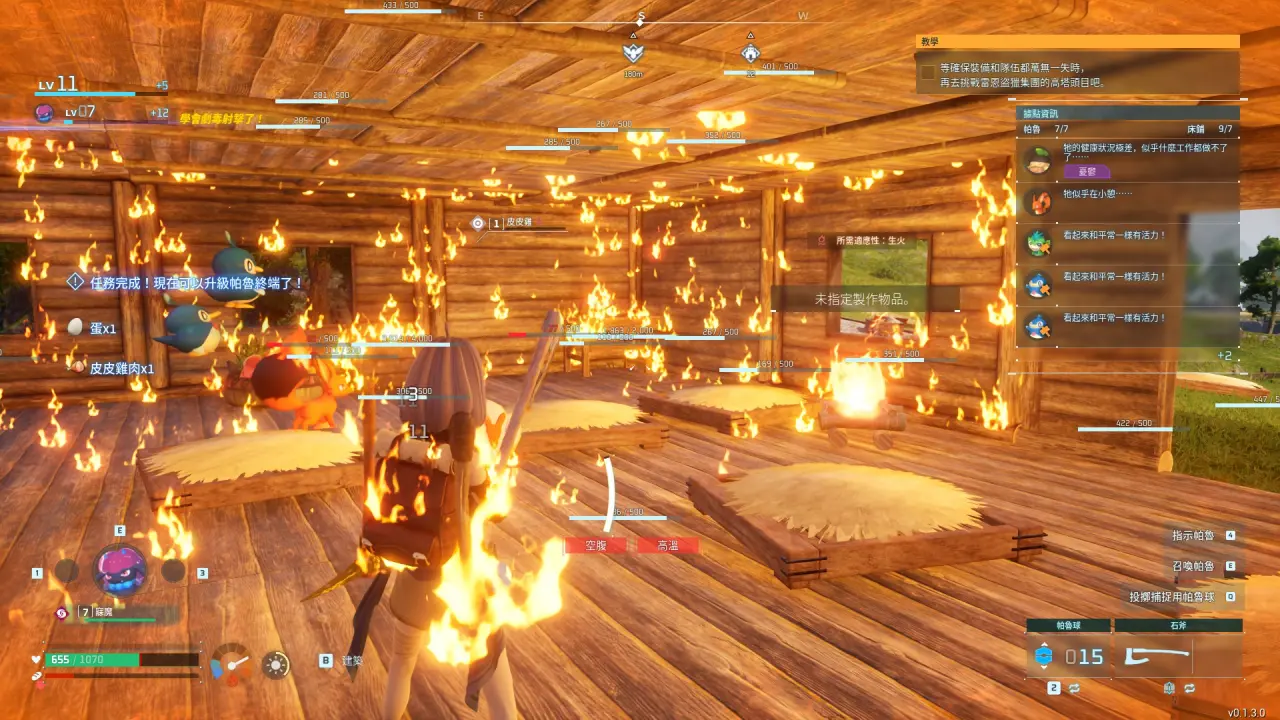Tick the 教學 tutorial objective checkbox
The image size is (1280, 720).
pyautogui.click(x=928, y=73)
